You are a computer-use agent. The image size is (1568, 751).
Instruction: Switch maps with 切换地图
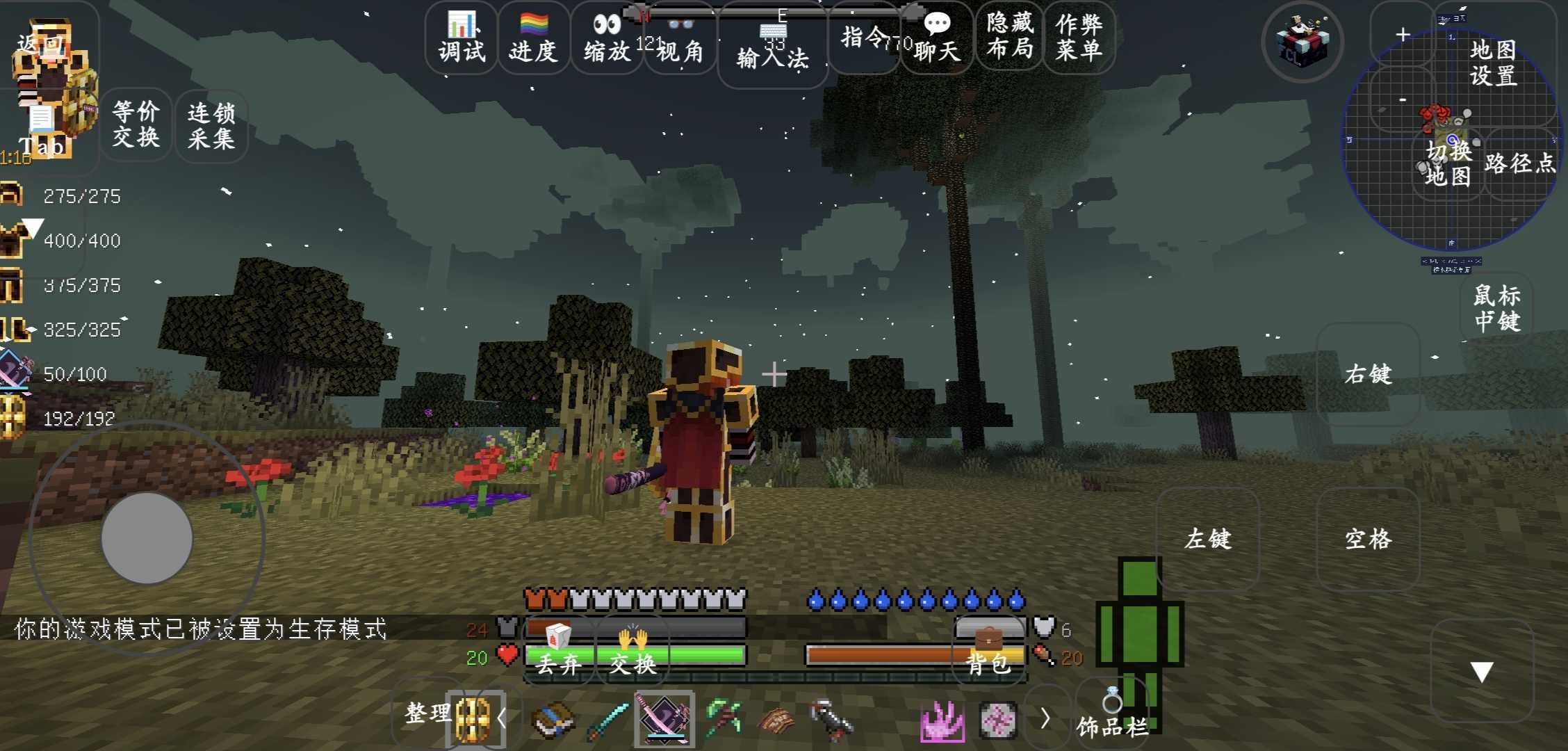1448,163
